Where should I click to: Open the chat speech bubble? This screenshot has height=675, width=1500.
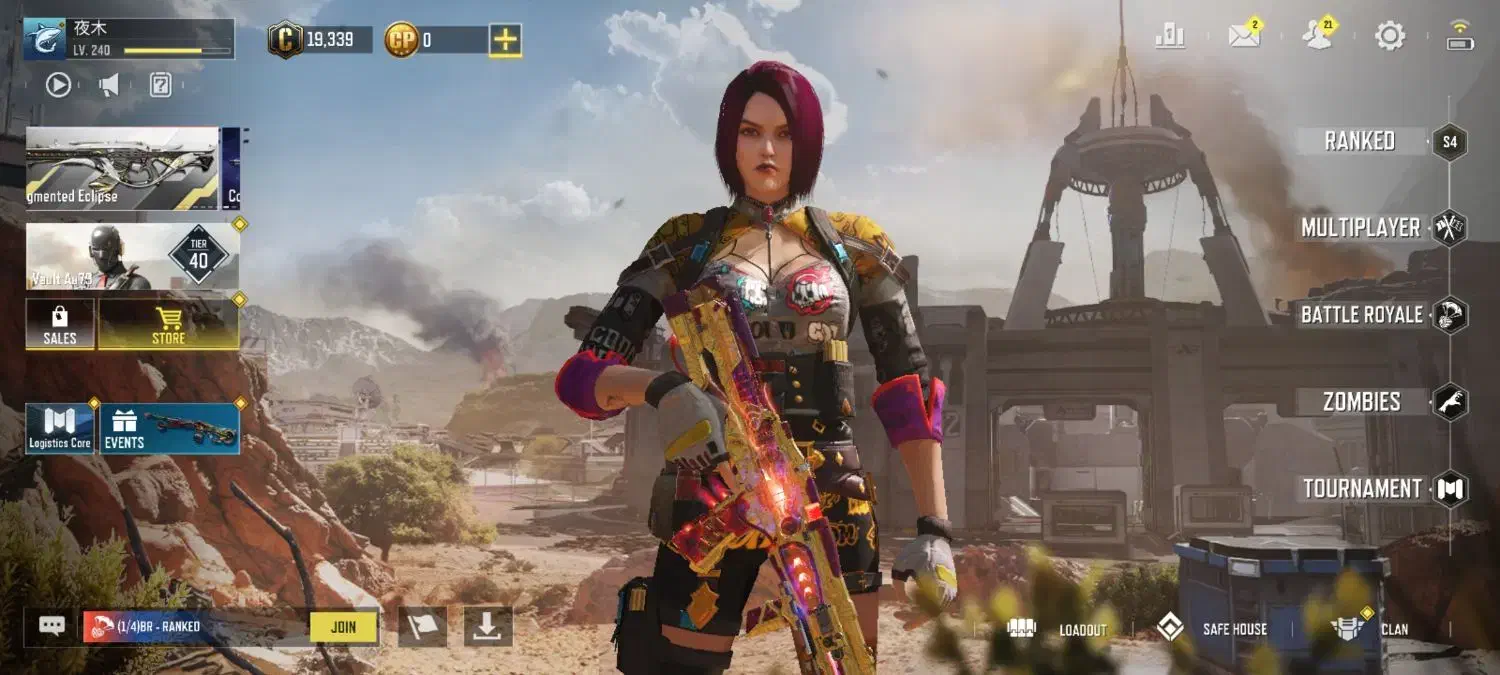coord(52,626)
